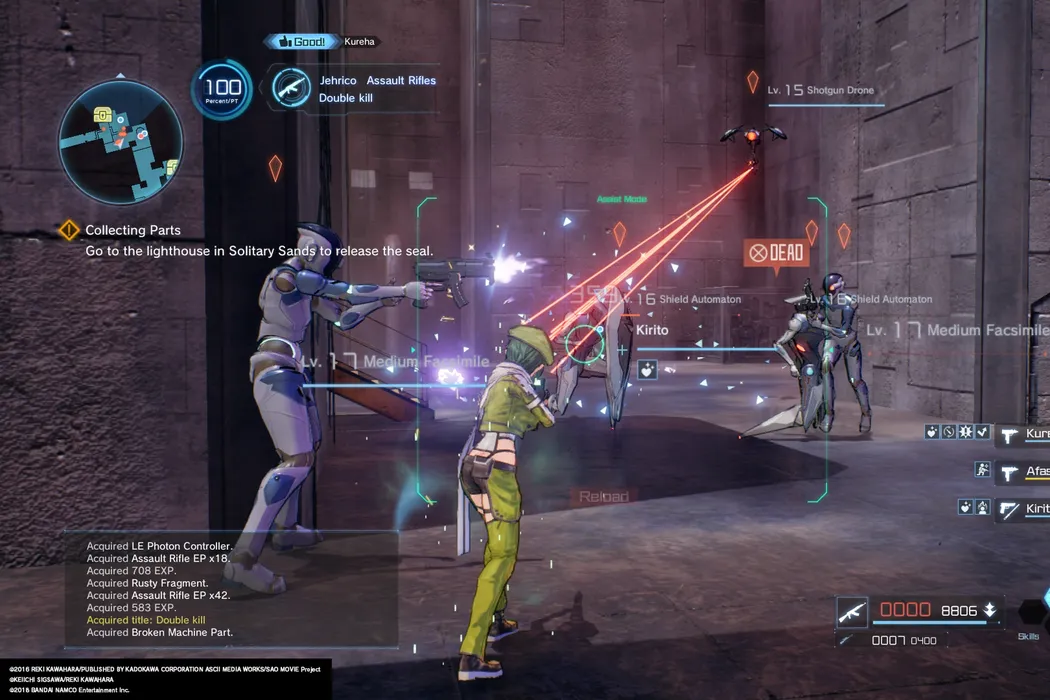The height and width of the screenshot is (700, 1050).
Task: Select the equipped assault rifle weapon slot
Action: 852,611
